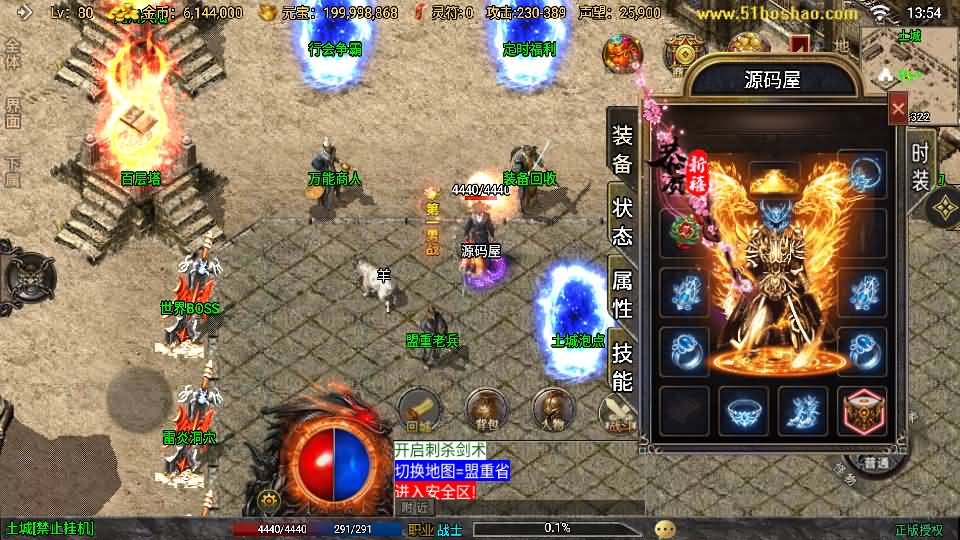Close the 源码屋 character panel
Screen dimensions: 960x540
(898, 108)
